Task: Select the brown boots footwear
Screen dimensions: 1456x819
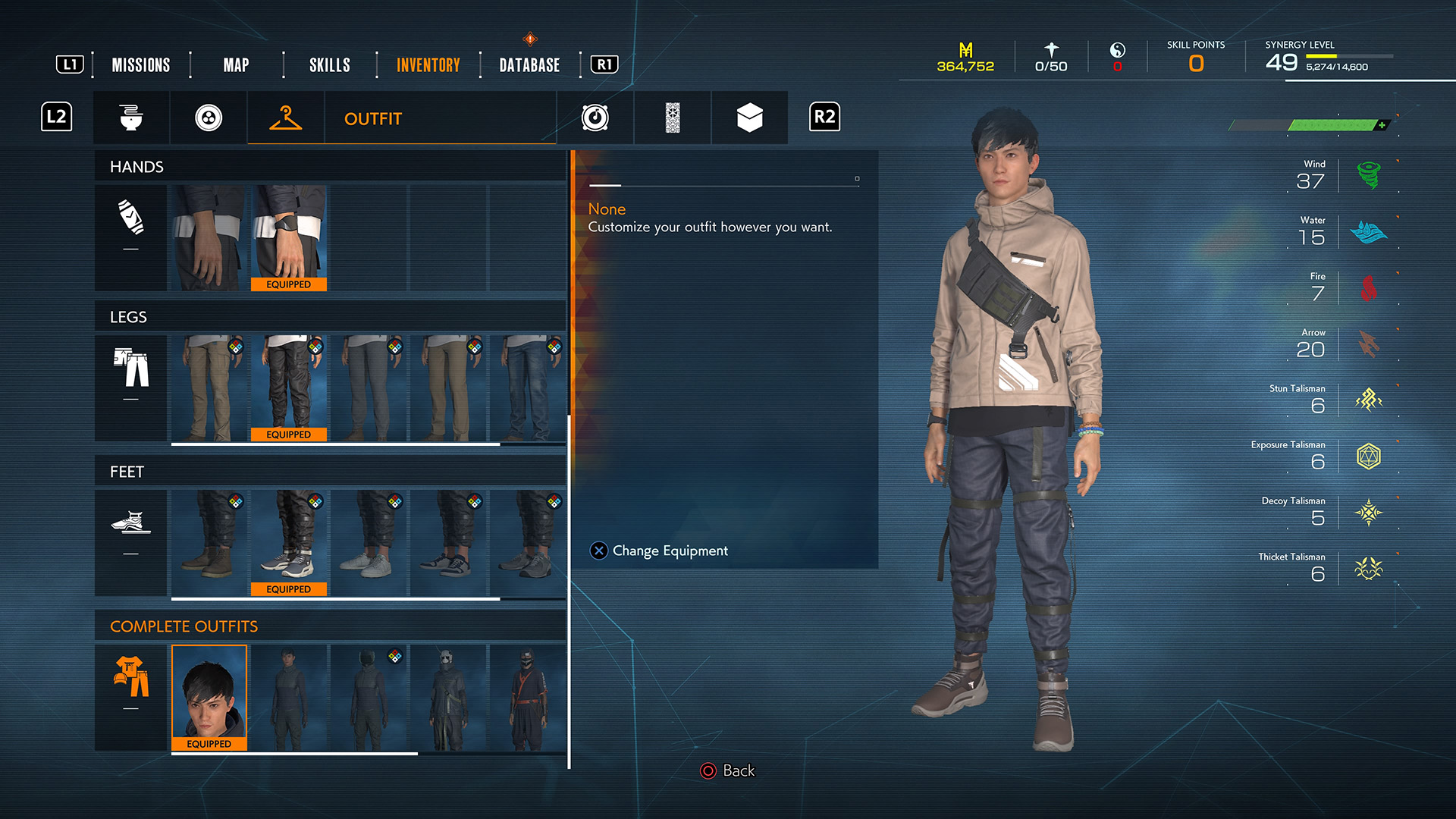Action: 209,542
